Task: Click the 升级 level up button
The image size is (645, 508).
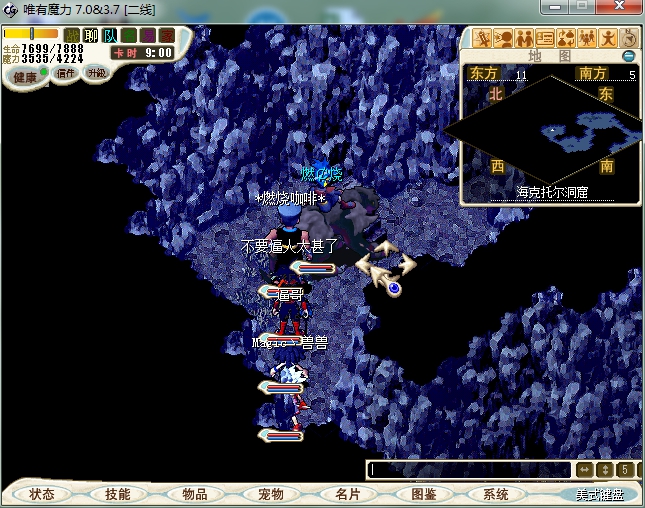Action: tap(97, 73)
